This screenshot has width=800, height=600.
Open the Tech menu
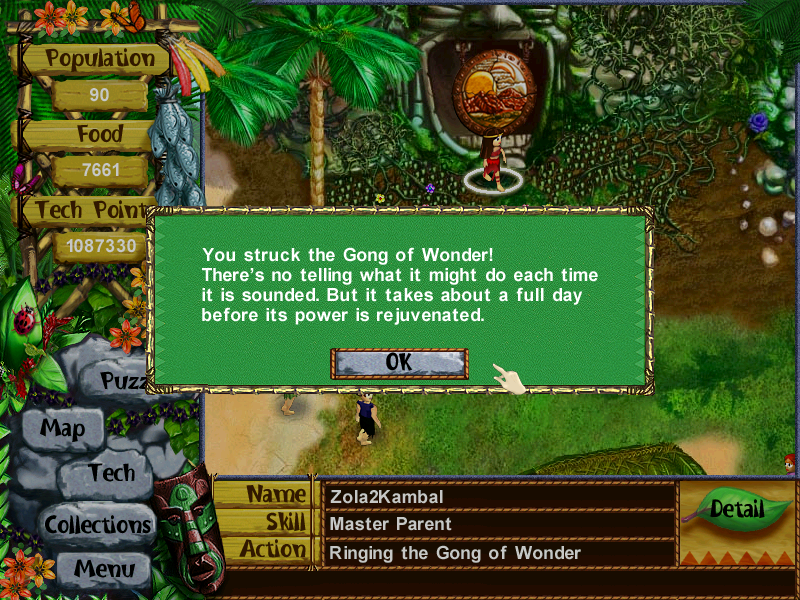click(x=111, y=473)
